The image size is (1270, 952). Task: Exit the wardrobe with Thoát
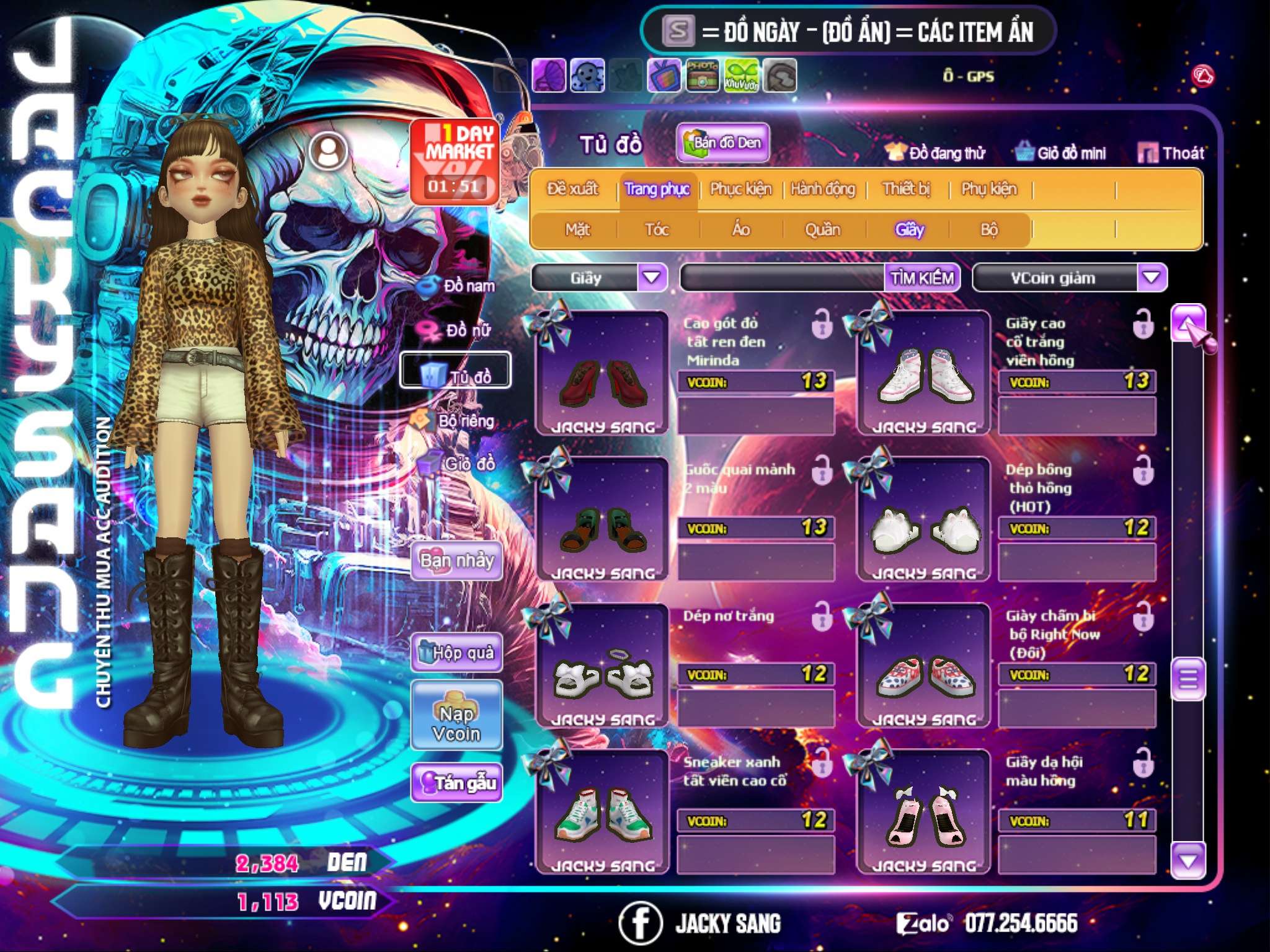[x=1171, y=153]
